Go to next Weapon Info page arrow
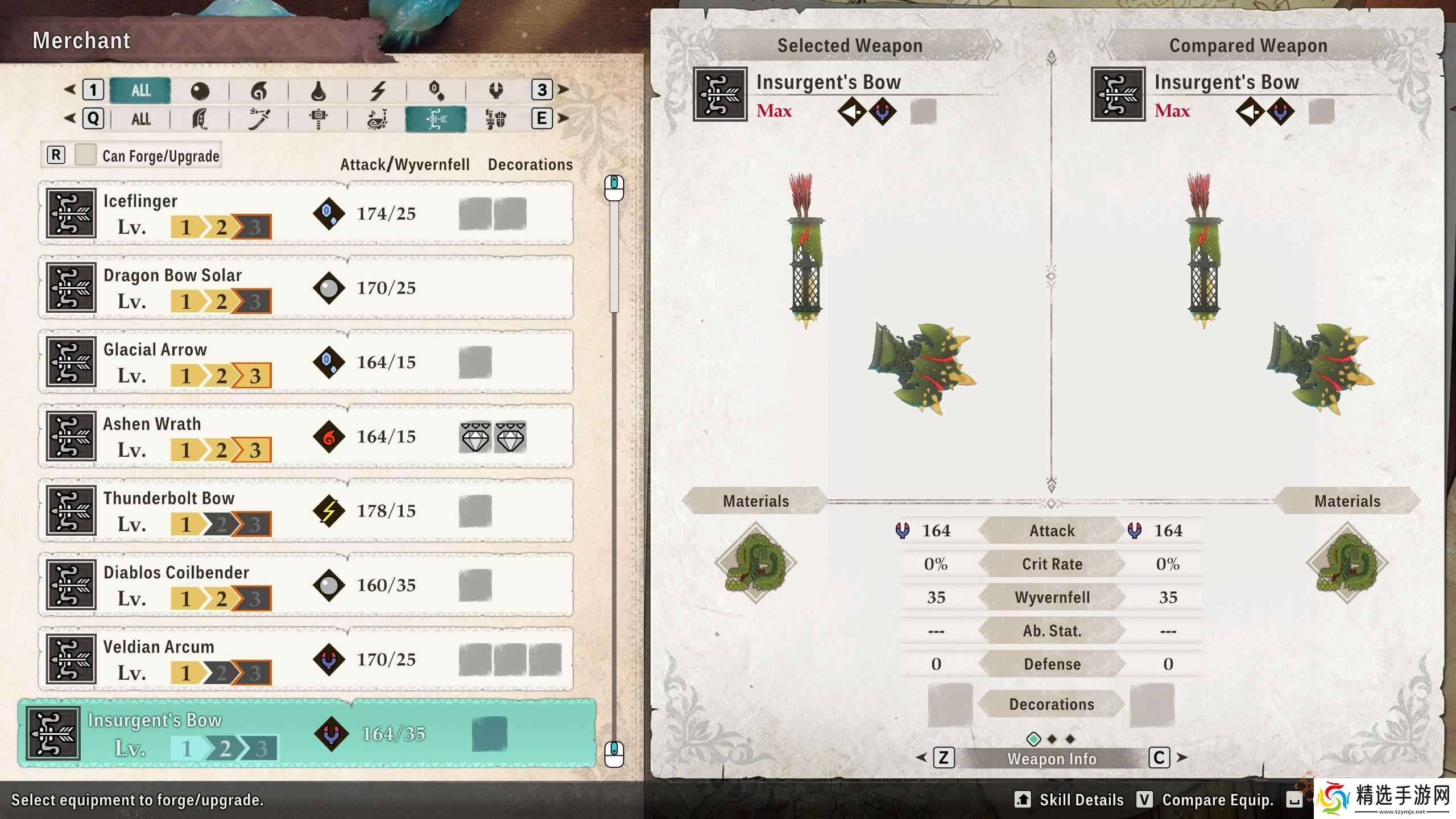 1182,758
